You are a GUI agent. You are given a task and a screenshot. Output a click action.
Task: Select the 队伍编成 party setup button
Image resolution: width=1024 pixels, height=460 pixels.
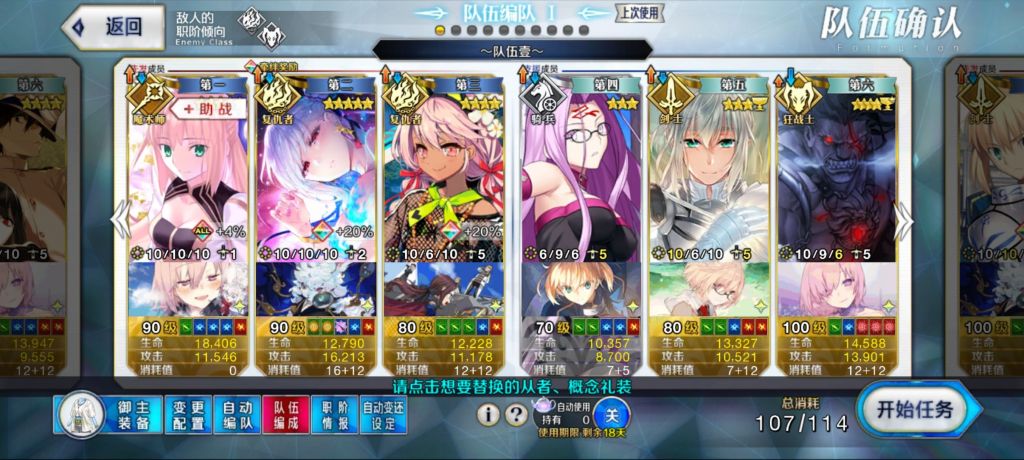point(286,415)
